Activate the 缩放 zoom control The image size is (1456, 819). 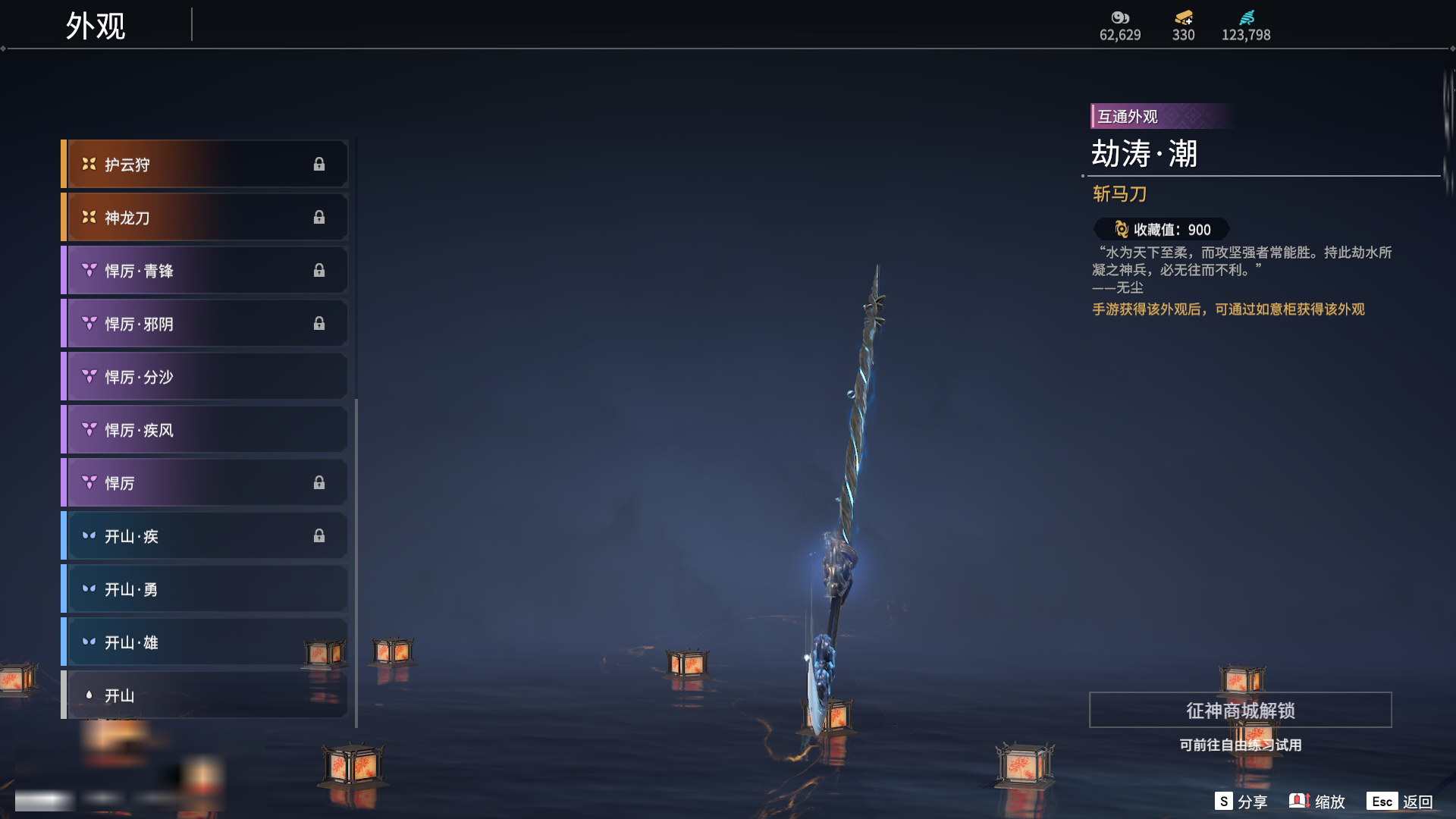tap(1317, 802)
